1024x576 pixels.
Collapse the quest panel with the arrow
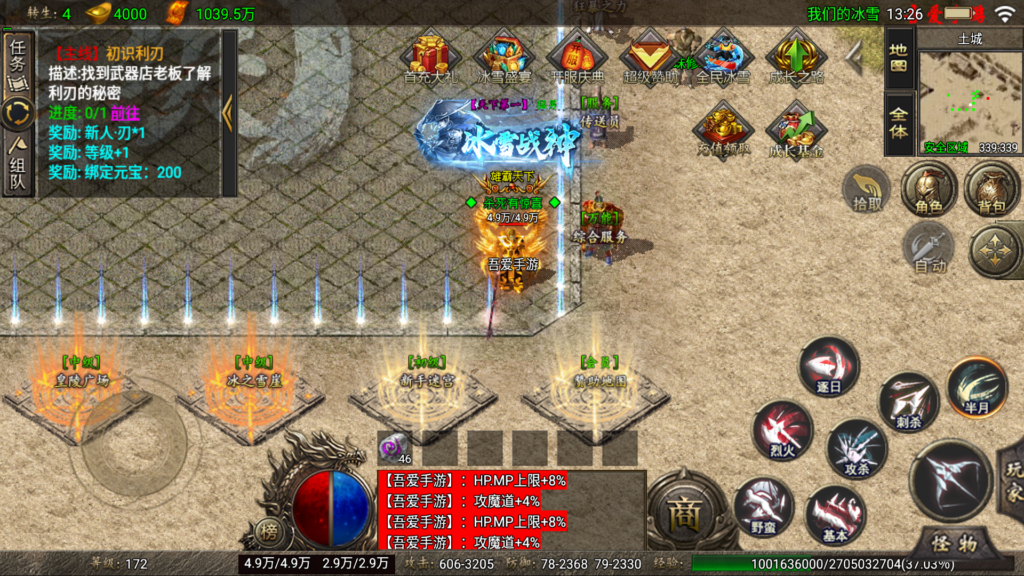point(228,112)
